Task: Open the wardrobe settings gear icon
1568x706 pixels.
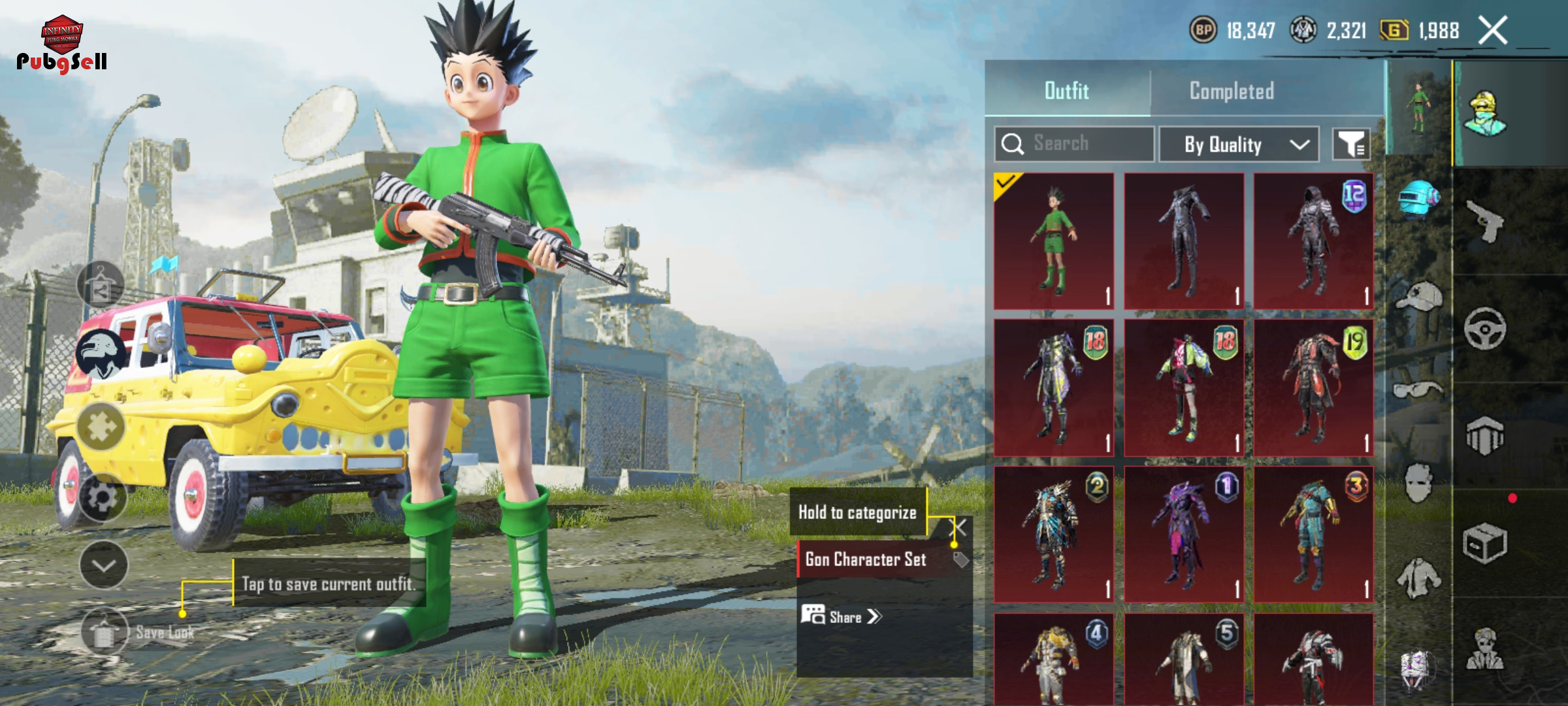Action: coord(103,498)
